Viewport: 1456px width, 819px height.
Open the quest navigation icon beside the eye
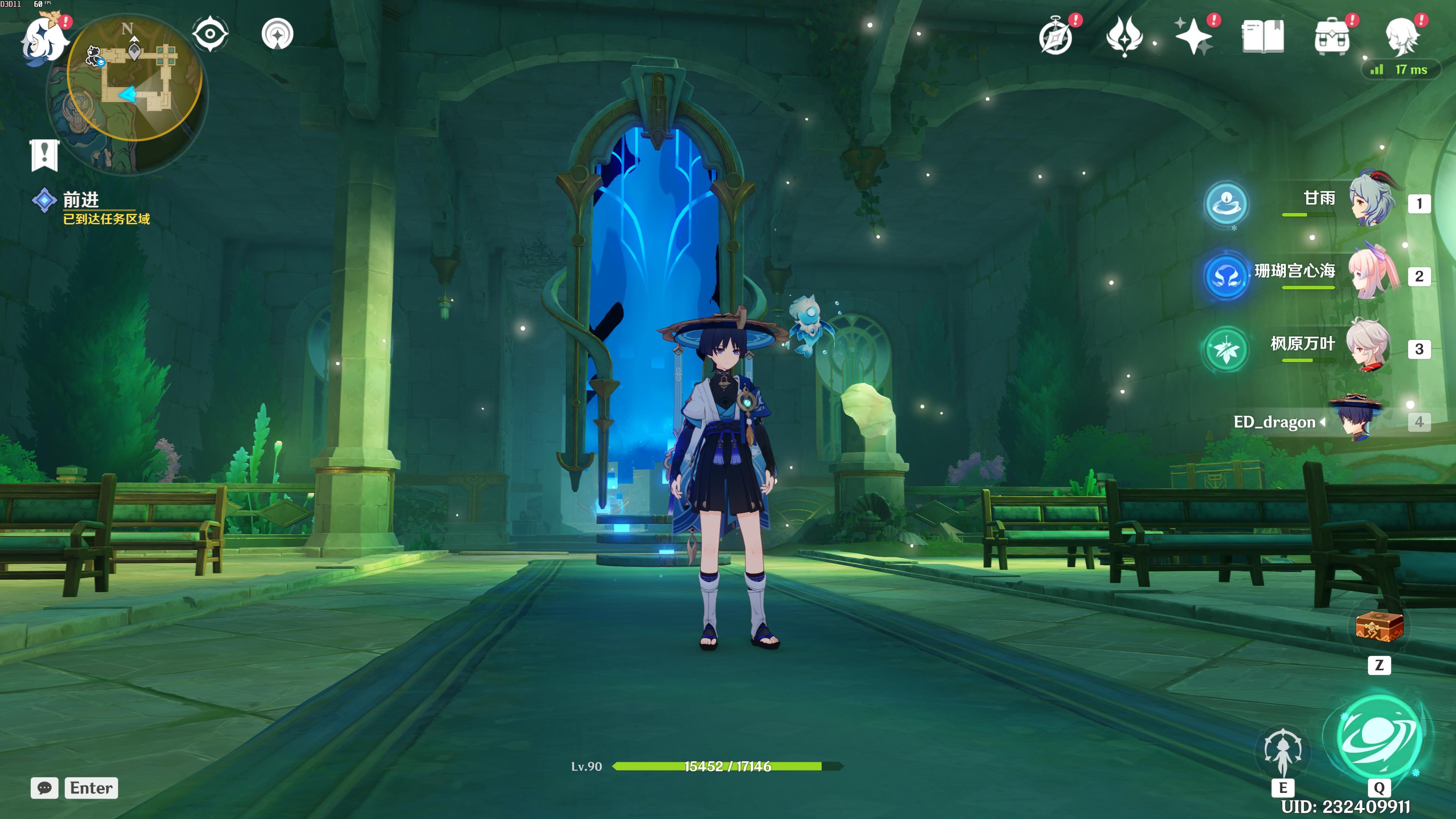coord(278,35)
